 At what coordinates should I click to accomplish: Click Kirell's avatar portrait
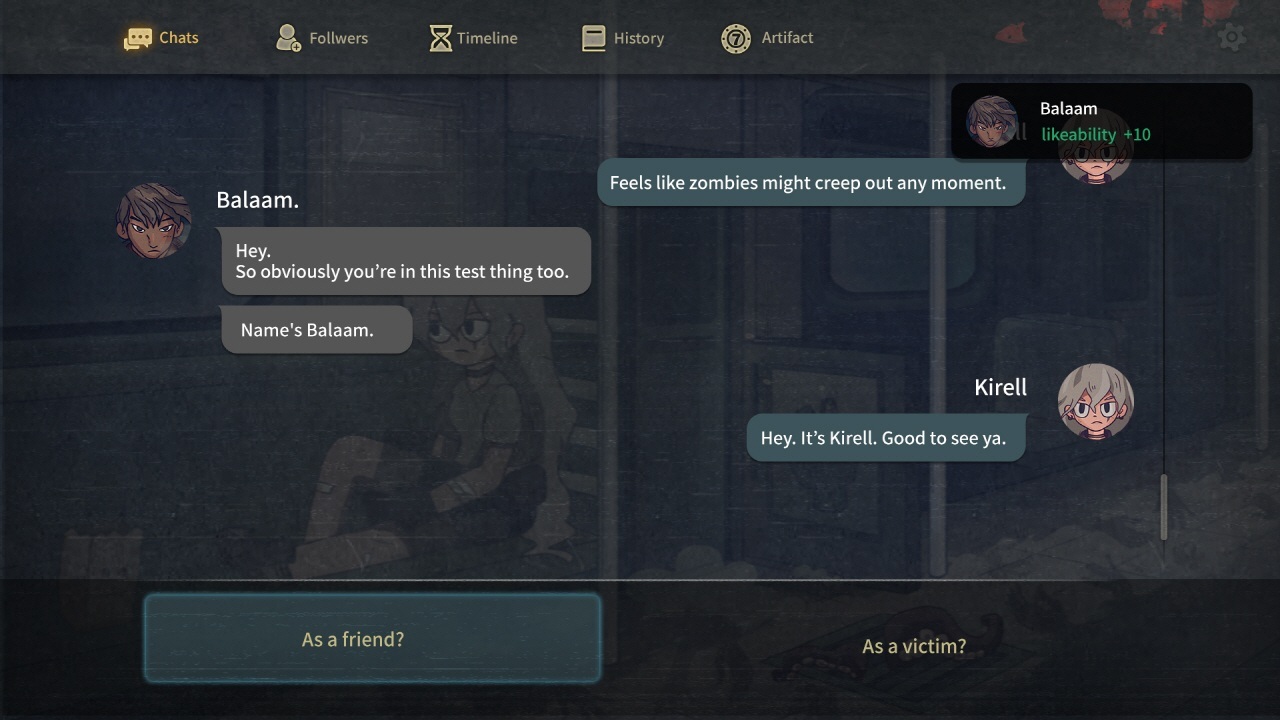(1095, 400)
